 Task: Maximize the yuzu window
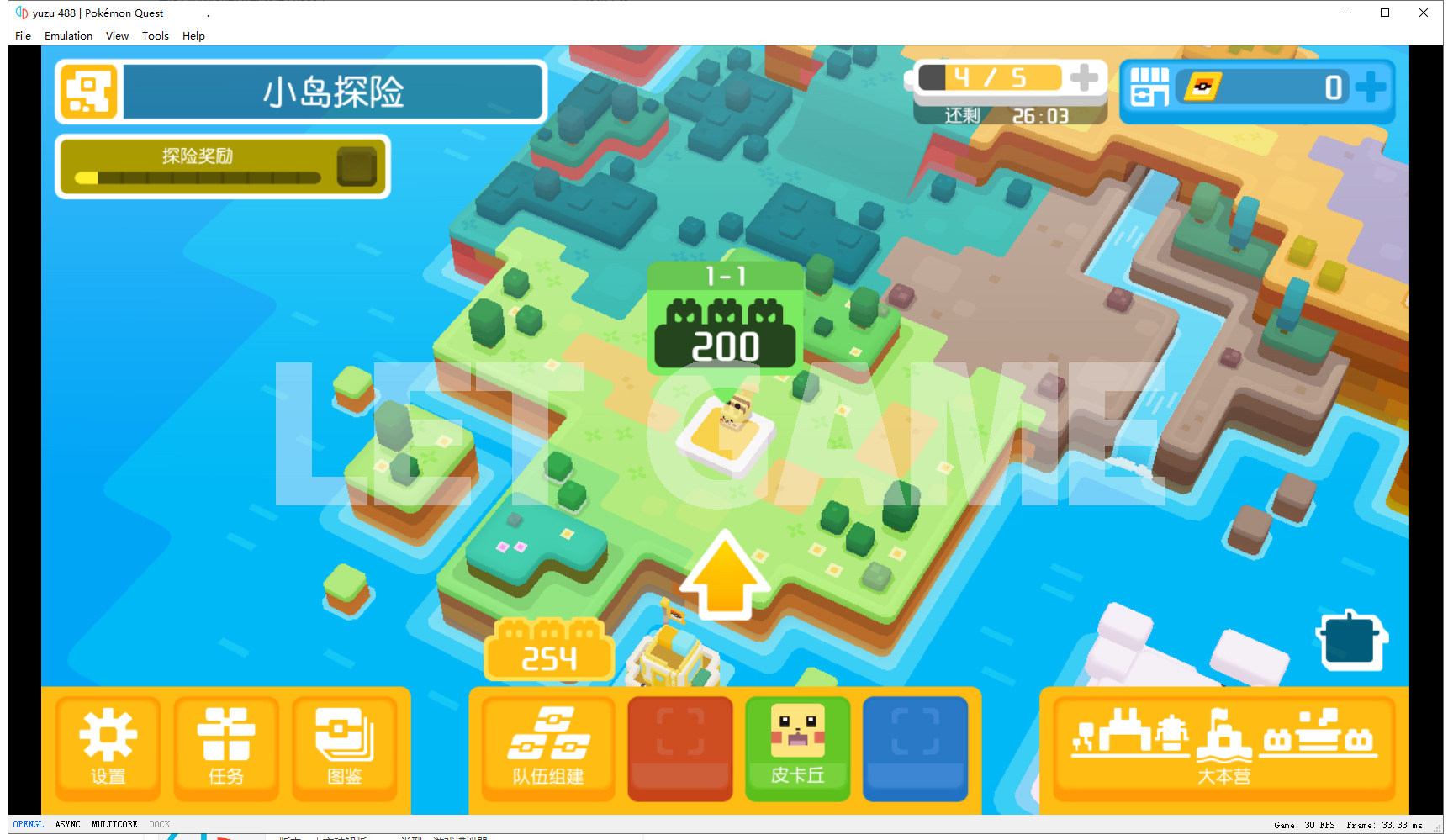tap(1385, 13)
